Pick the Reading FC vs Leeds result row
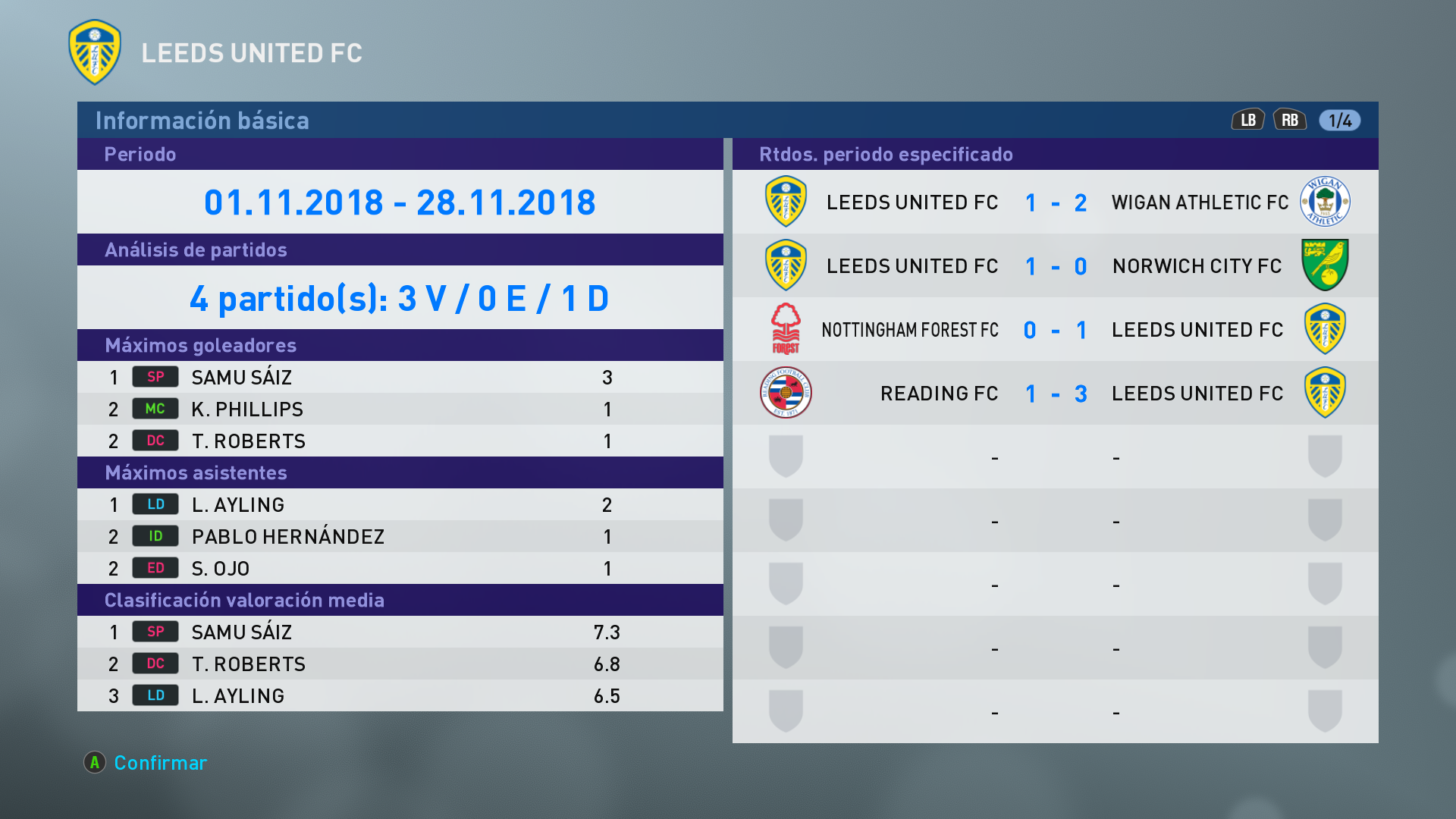Viewport: 1456px width, 819px height. 1055,394
